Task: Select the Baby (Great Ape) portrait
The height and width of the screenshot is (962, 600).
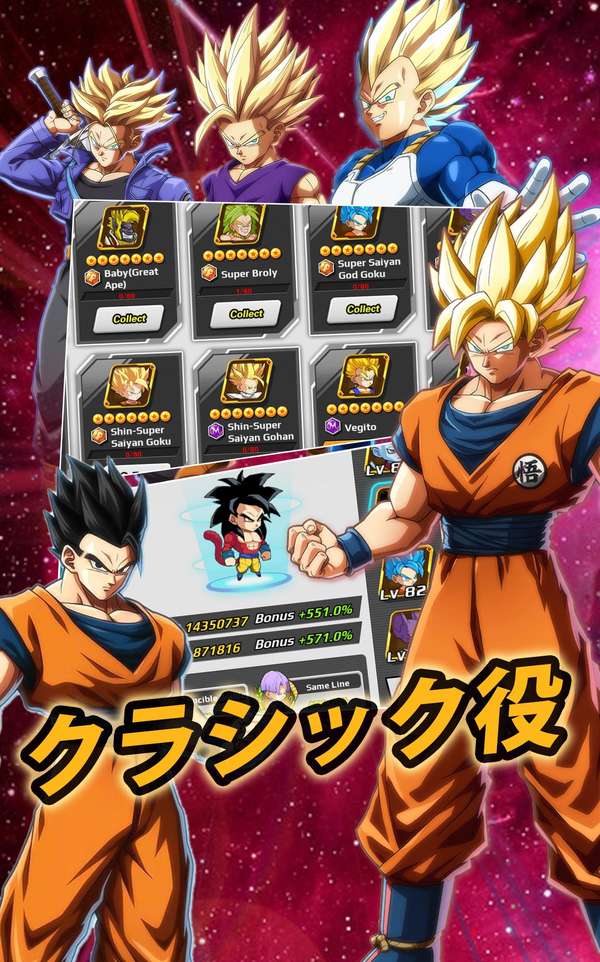Action: tap(123, 227)
